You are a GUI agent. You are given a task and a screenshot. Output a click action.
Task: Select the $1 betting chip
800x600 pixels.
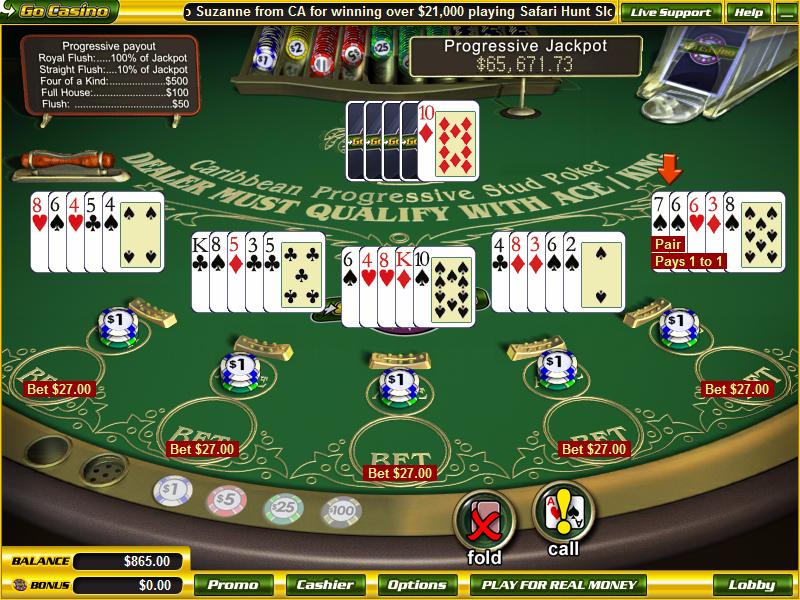[173, 492]
